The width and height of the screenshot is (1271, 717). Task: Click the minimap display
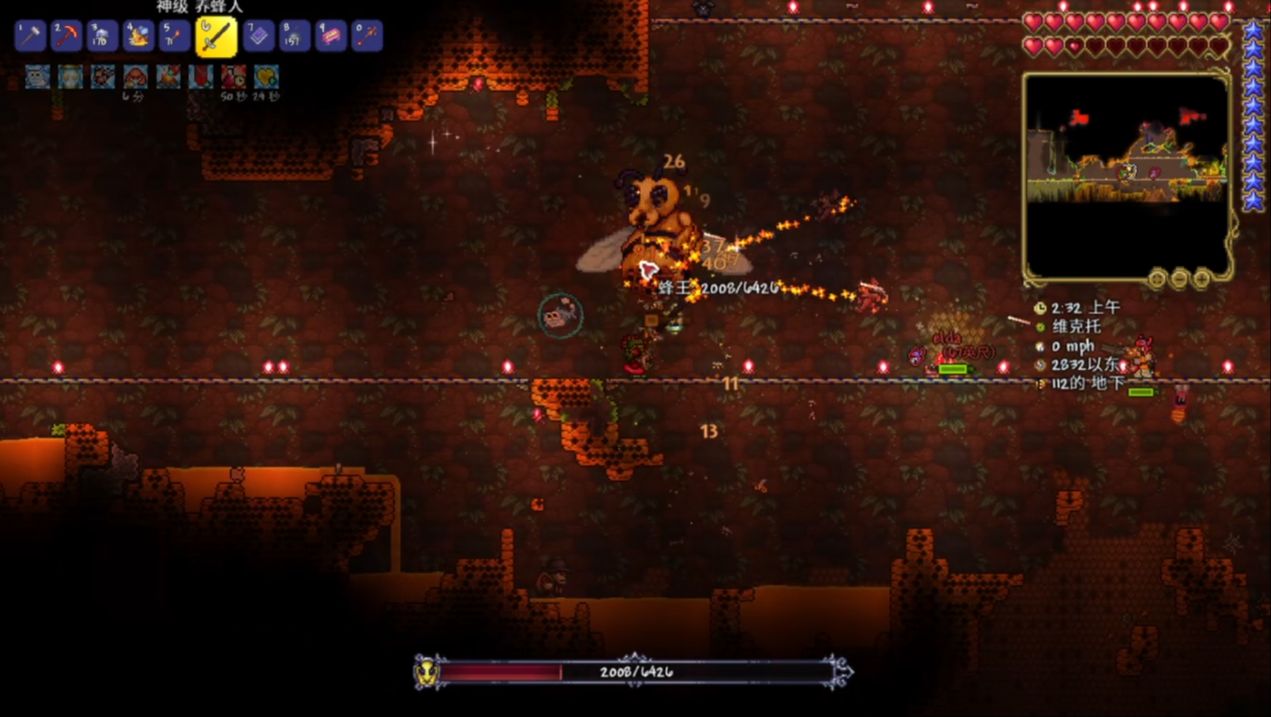pos(1127,175)
